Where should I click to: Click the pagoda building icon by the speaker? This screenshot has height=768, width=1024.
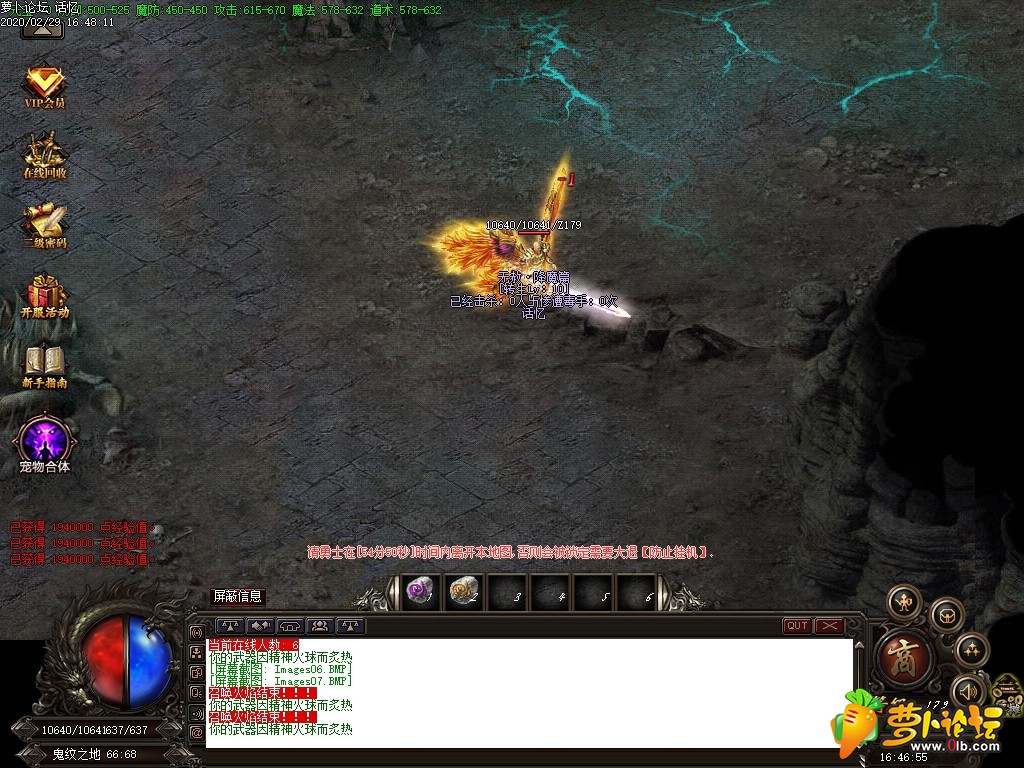coord(1005,689)
